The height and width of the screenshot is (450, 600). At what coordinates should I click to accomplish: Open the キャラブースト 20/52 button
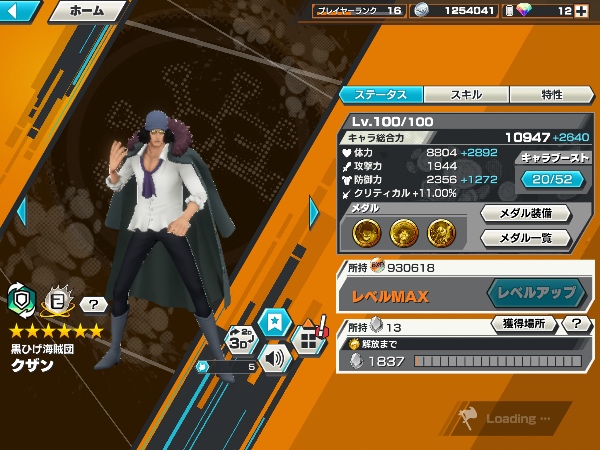tap(554, 178)
